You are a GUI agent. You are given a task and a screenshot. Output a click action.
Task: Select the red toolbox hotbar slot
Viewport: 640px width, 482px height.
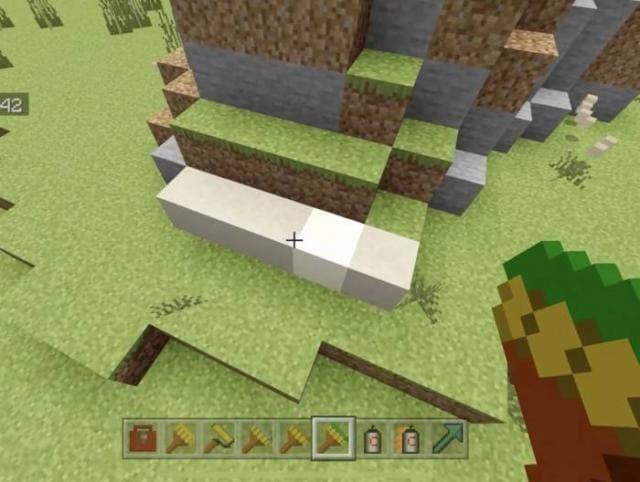coord(142,438)
